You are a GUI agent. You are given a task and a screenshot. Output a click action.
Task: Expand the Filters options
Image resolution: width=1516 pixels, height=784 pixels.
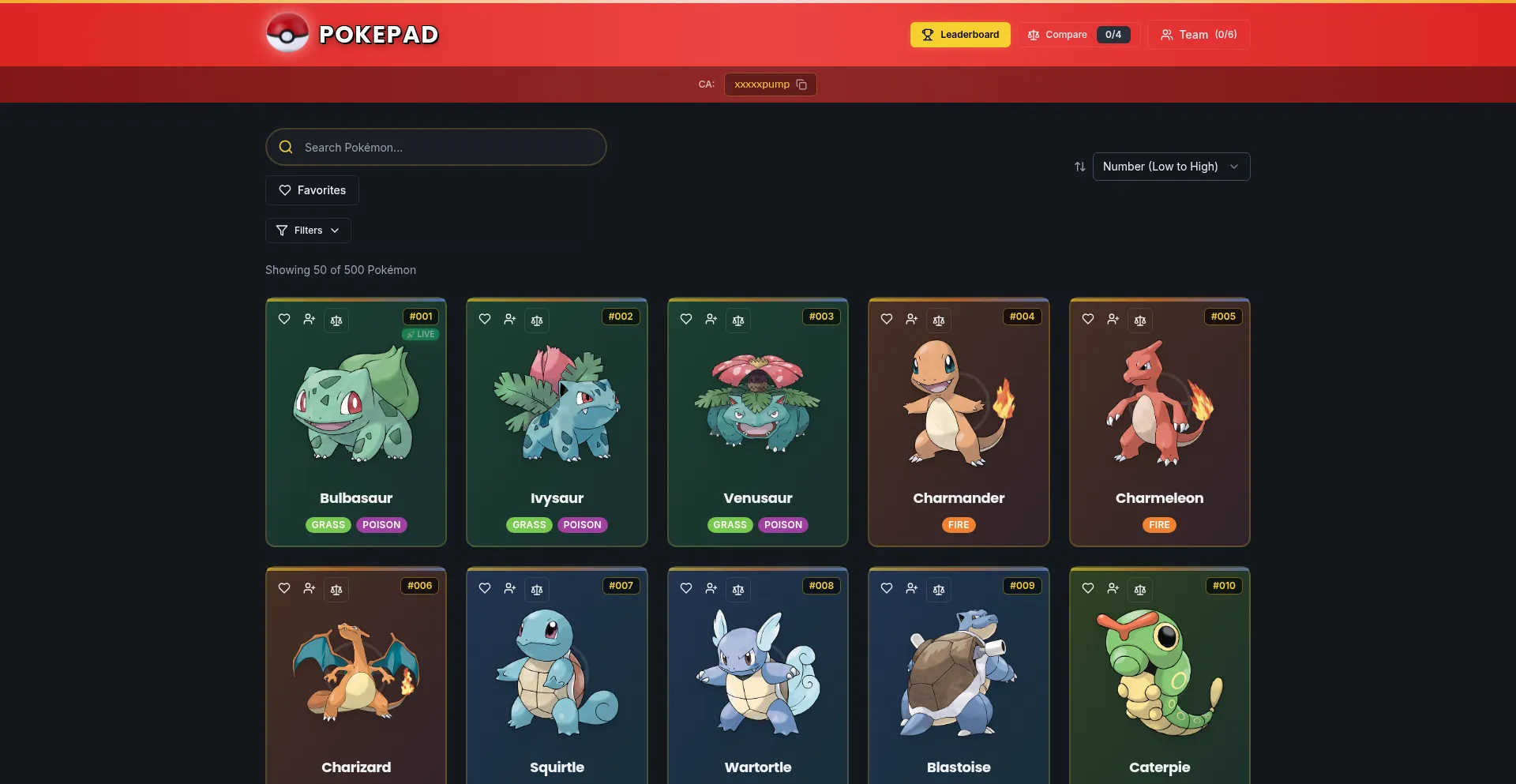[308, 231]
